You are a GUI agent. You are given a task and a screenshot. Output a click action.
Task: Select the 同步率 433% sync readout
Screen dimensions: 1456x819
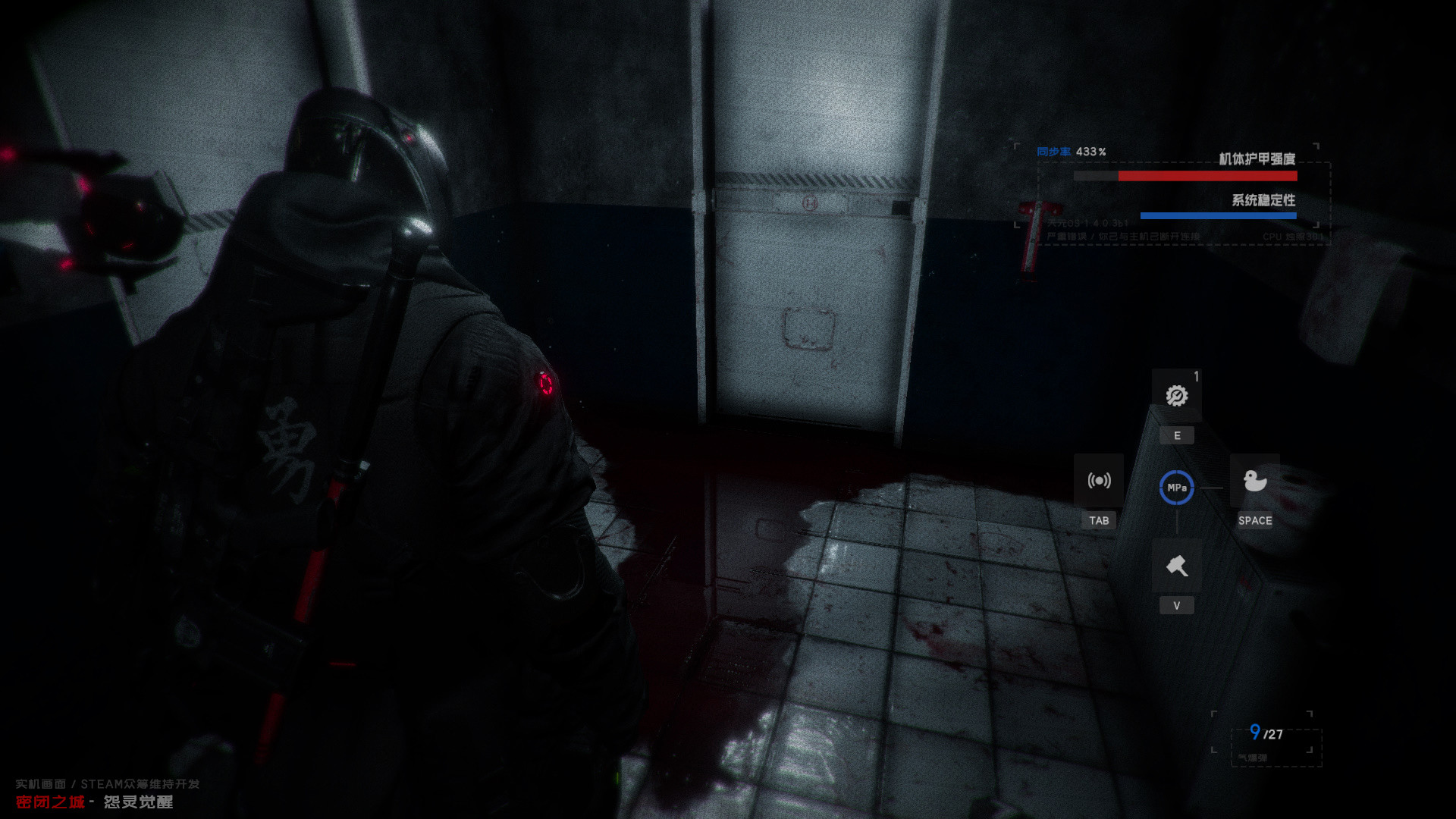(x=1073, y=151)
